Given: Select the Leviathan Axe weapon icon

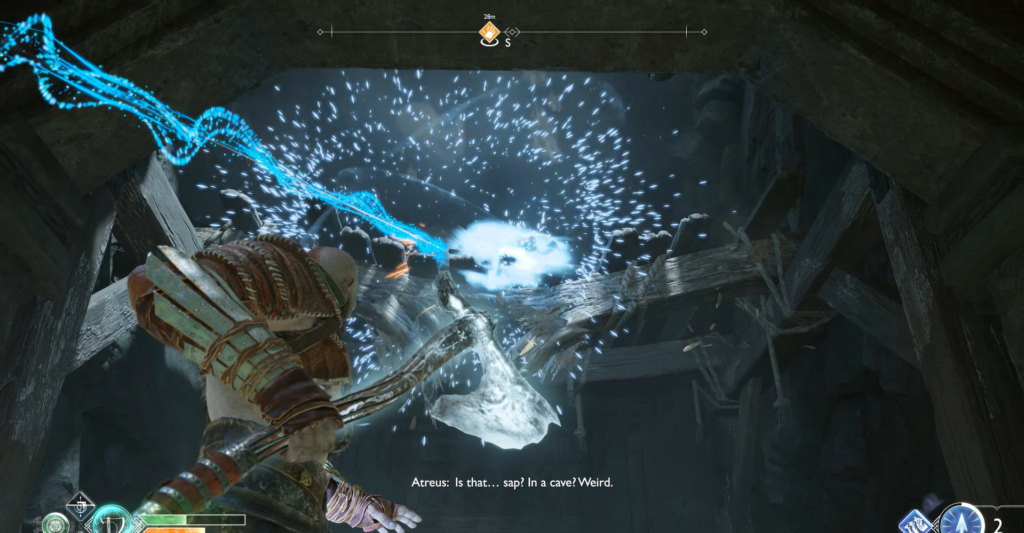Looking at the screenshot, I should click(111, 520).
